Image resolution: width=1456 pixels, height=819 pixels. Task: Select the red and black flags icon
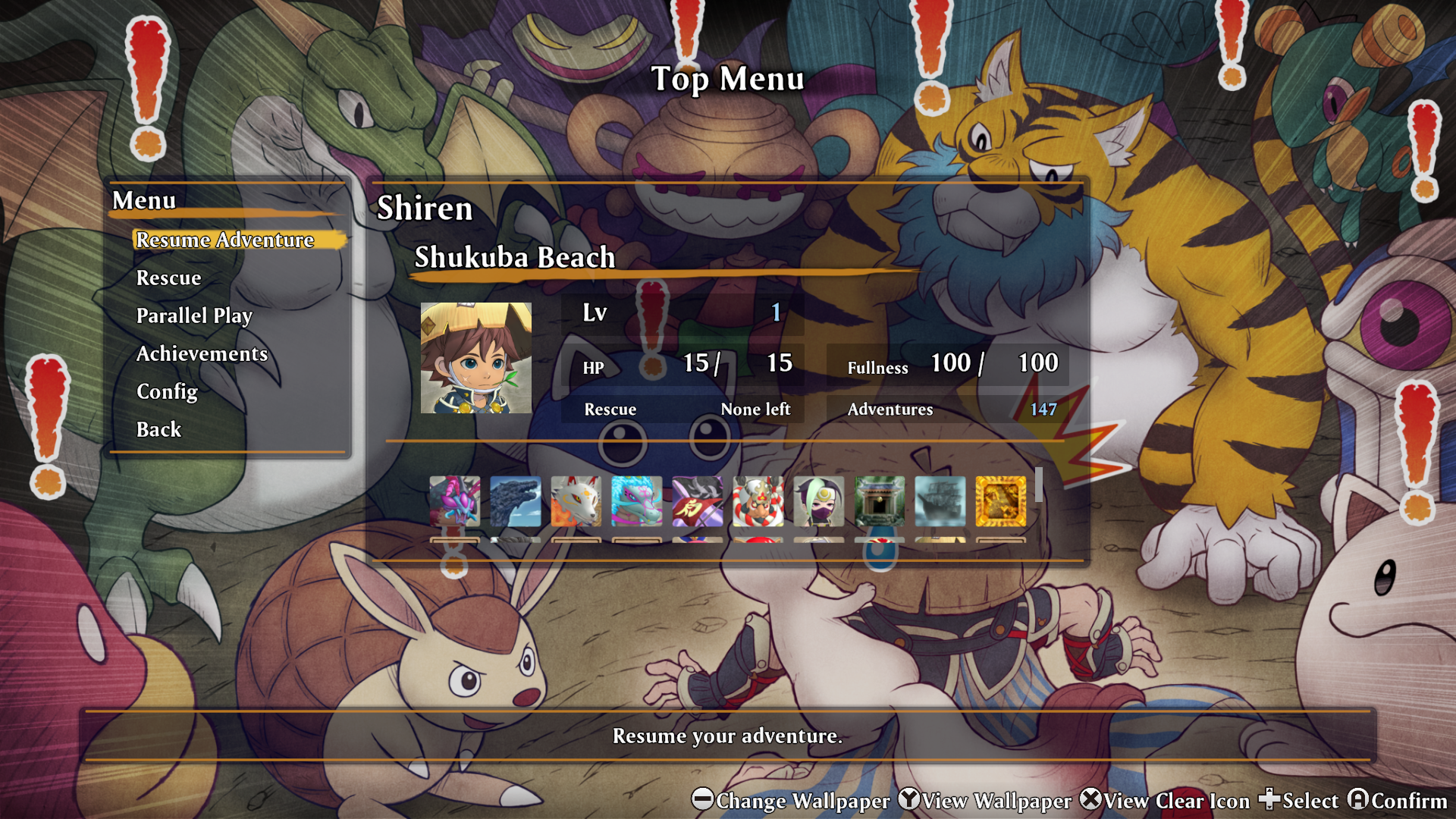[698, 501]
